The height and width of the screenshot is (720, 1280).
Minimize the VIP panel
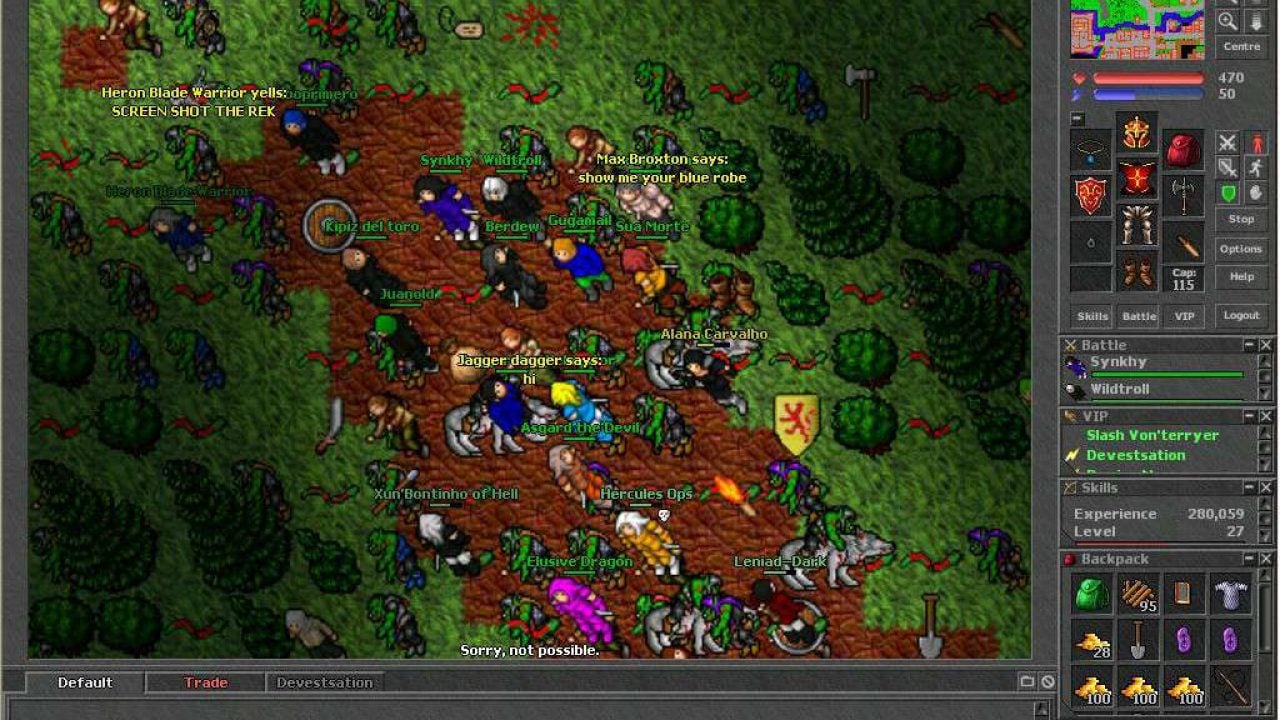tap(1250, 416)
